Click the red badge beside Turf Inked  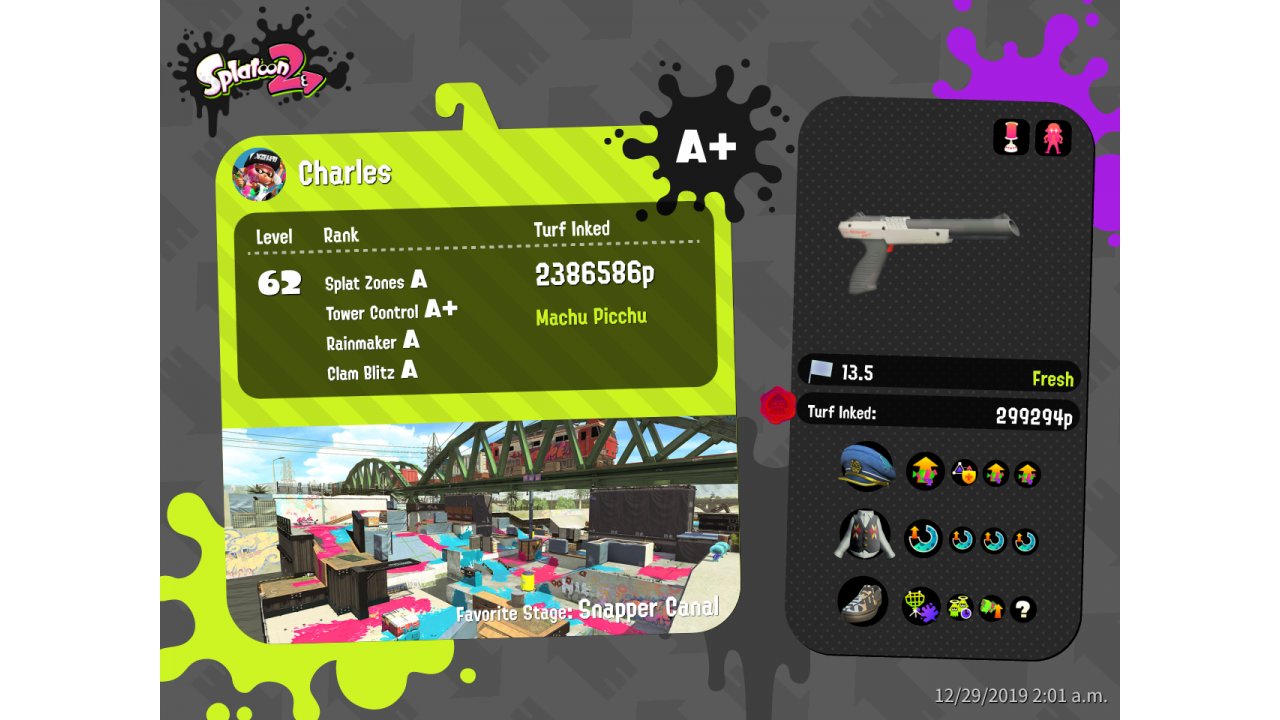tap(778, 406)
